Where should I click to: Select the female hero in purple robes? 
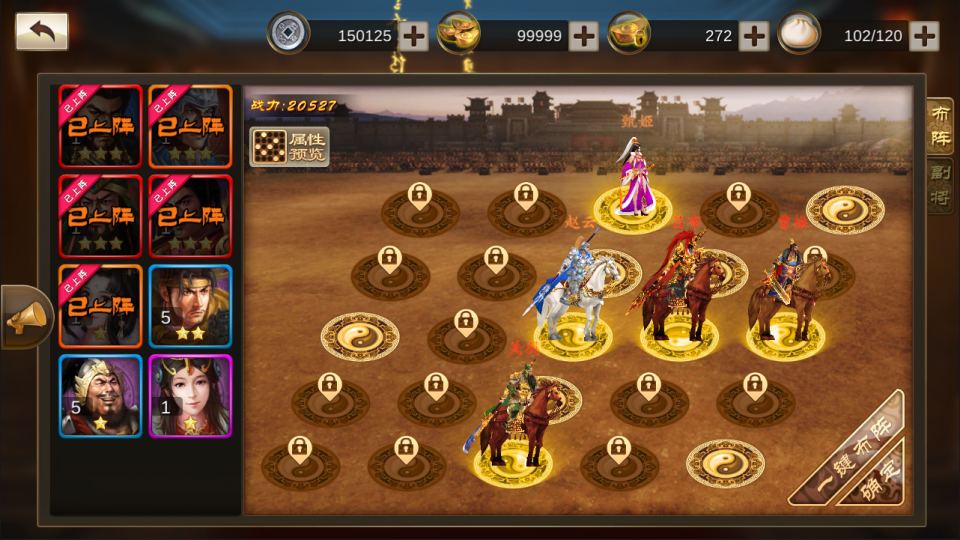(x=633, y=180)
